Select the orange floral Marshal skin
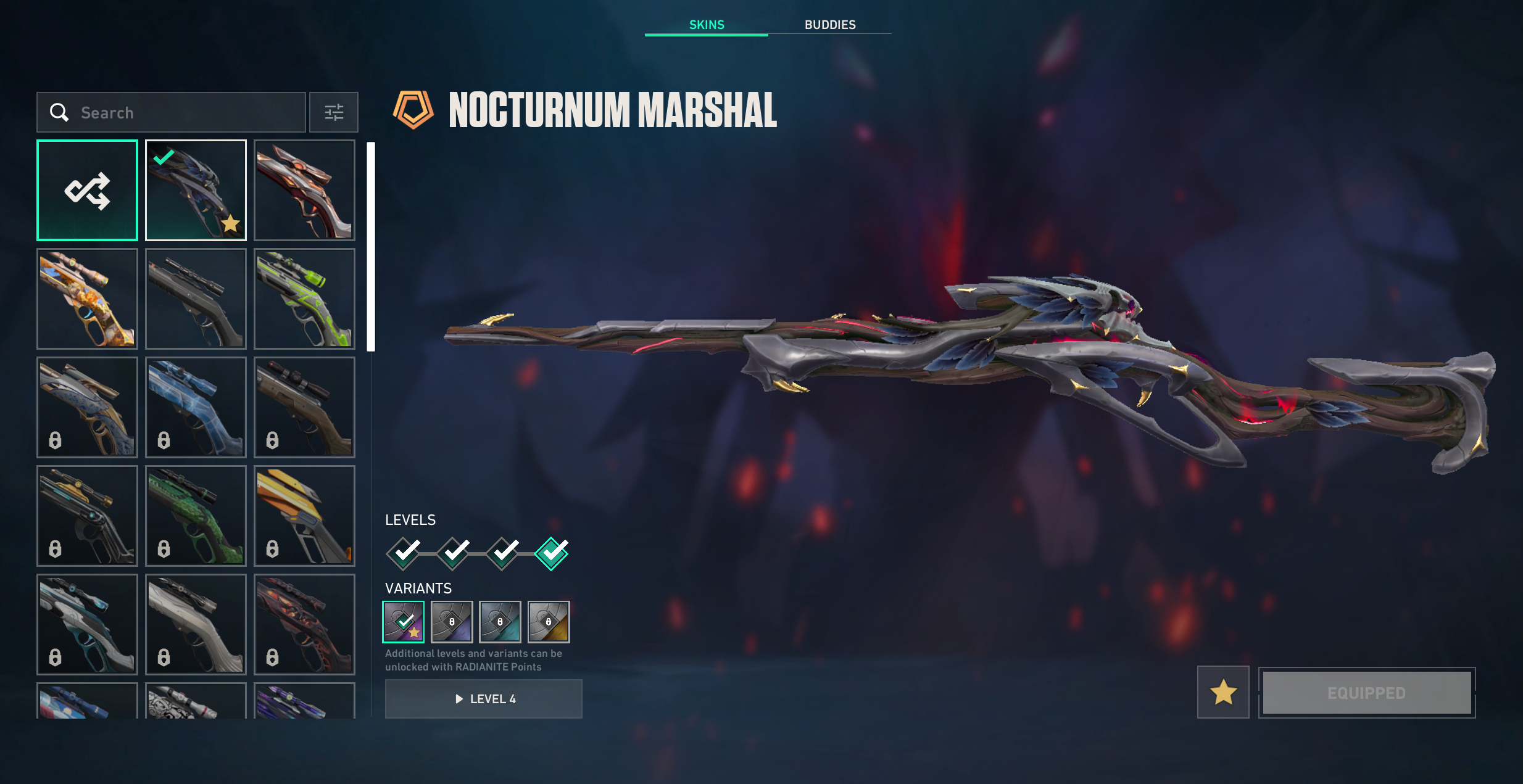The height and width of the screenshot is (784, 1523). 87,299
